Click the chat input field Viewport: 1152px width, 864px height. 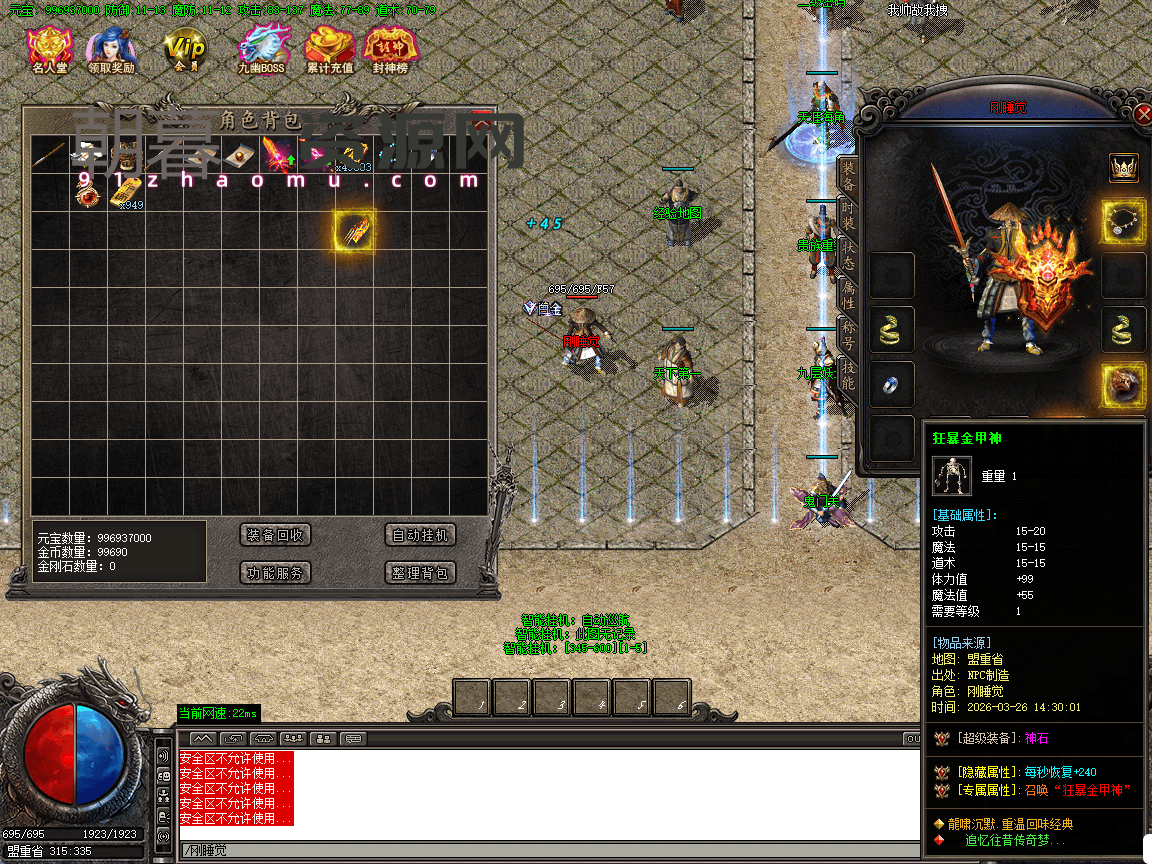click(550, 850)
